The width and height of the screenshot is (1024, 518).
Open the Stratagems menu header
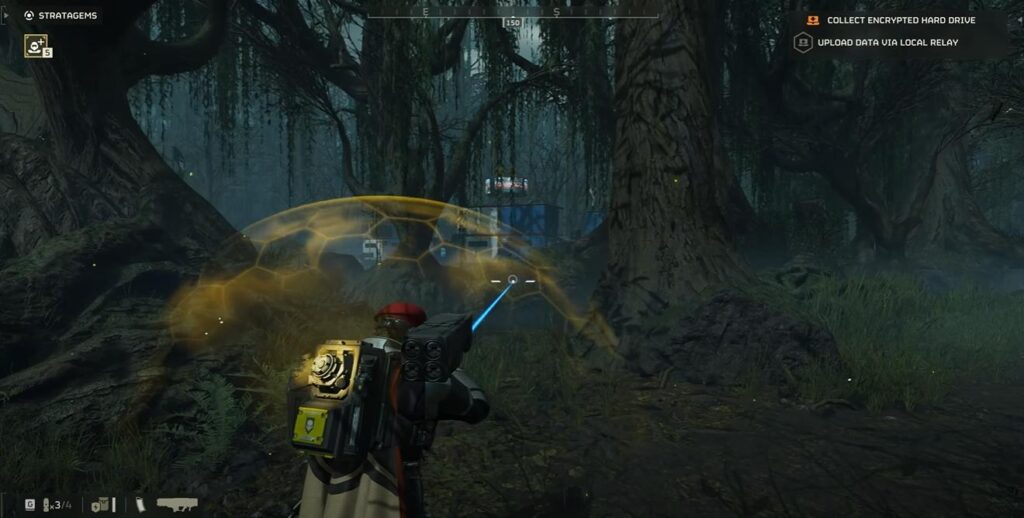(61, 15)
